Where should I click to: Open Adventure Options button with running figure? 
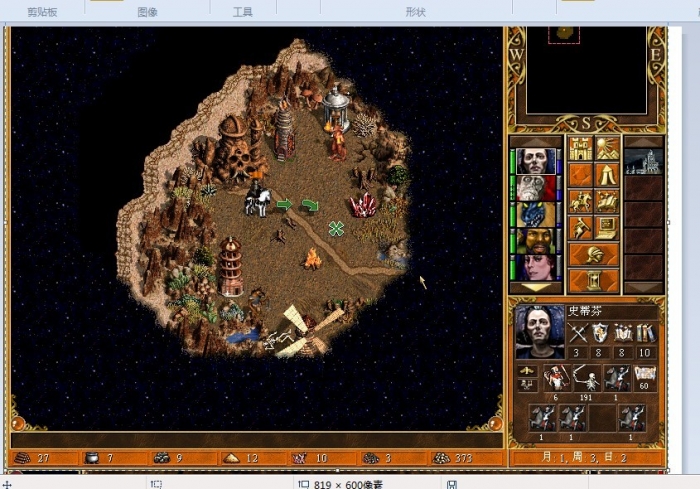click(580, 228)
